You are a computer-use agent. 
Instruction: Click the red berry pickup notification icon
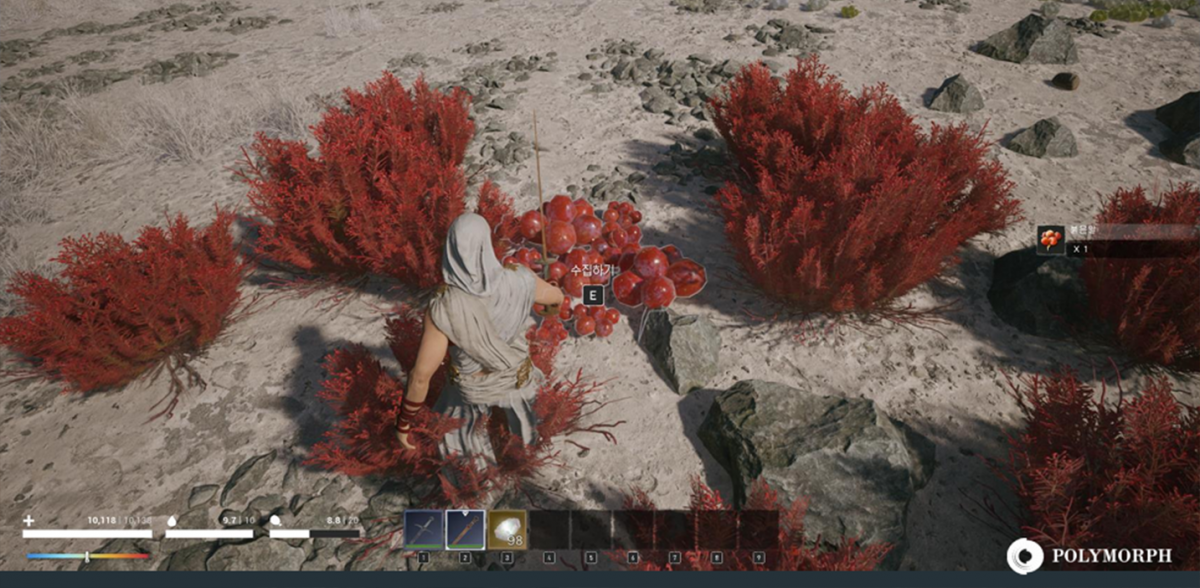point(1050,240)
